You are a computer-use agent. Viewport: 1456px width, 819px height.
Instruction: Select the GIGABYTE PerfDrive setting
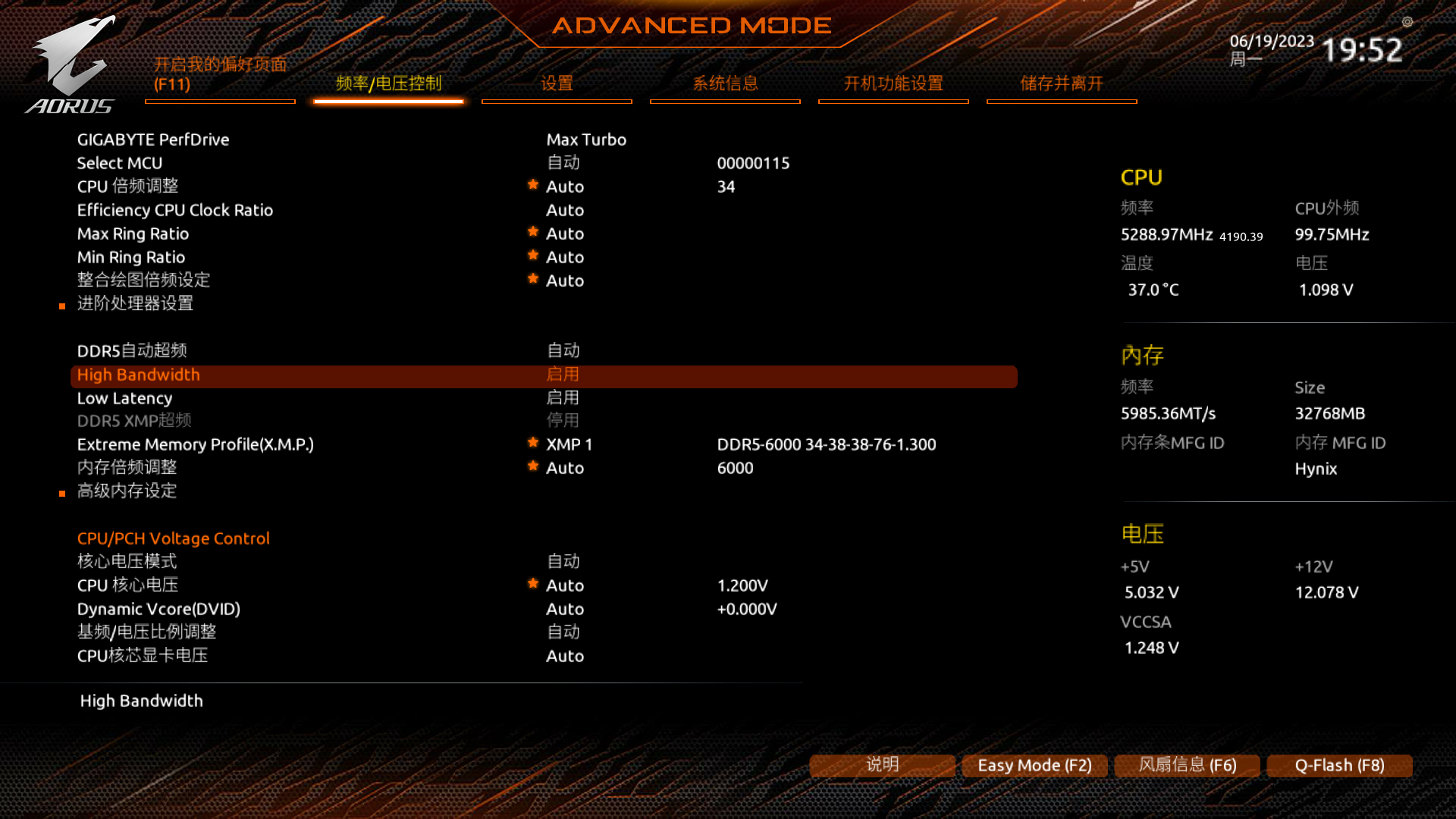pos(153,140)
